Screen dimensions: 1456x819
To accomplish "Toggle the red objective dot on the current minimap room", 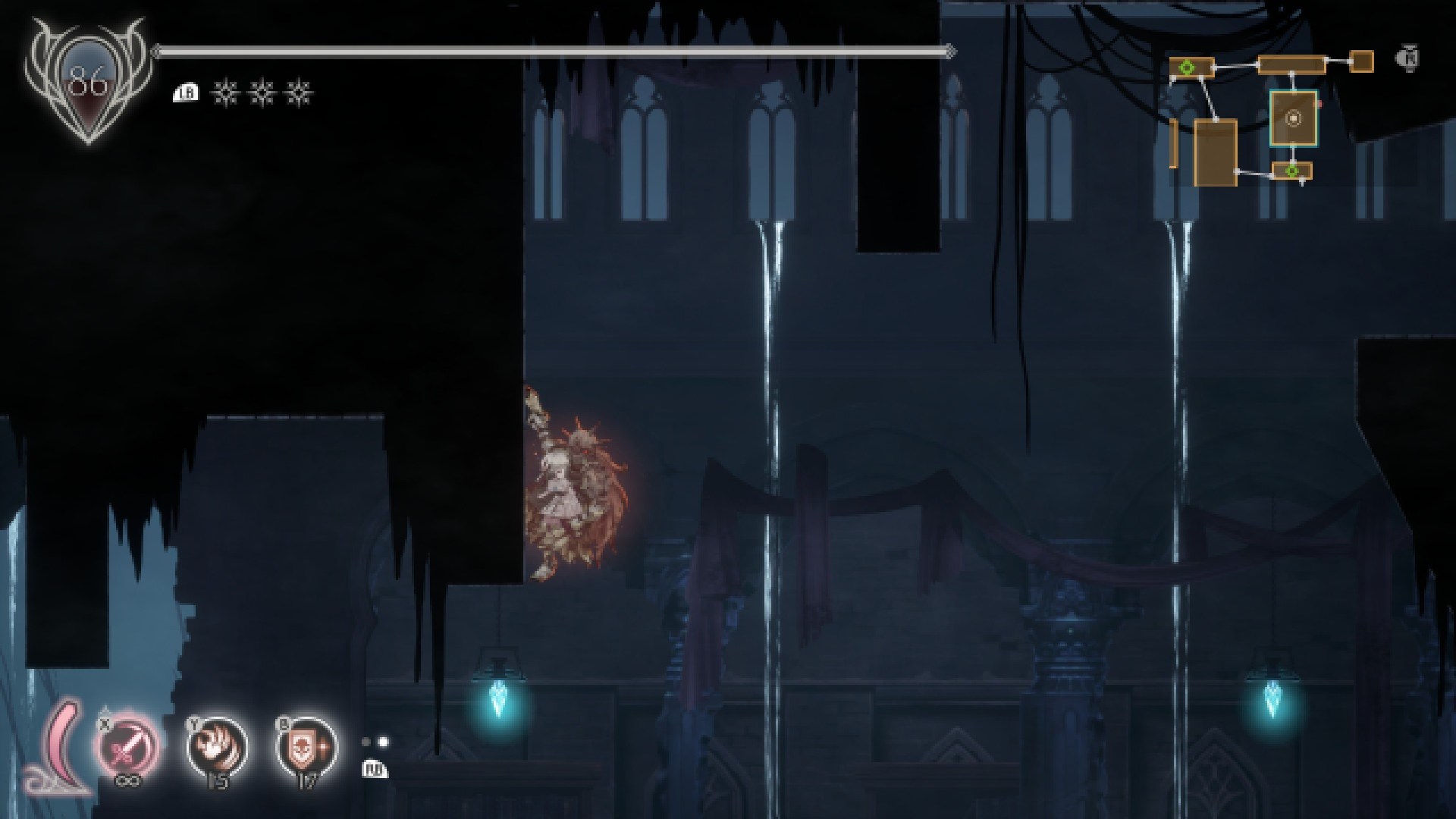I will click(1319, 103).
